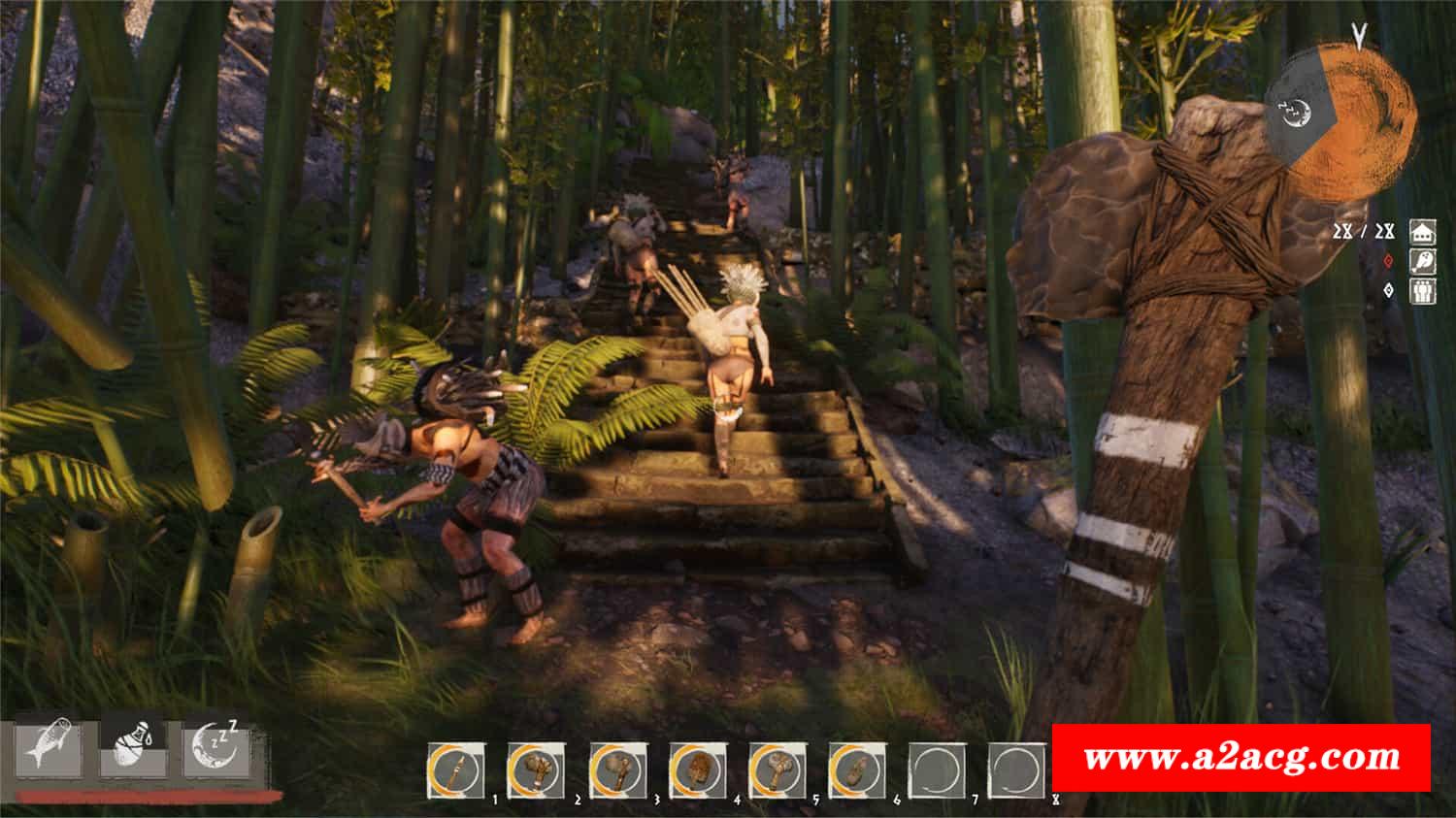Visit the www.a2acg.com watermark link
The width and height of the screenshot is (1456, 818).
(x=1241, y=757)
